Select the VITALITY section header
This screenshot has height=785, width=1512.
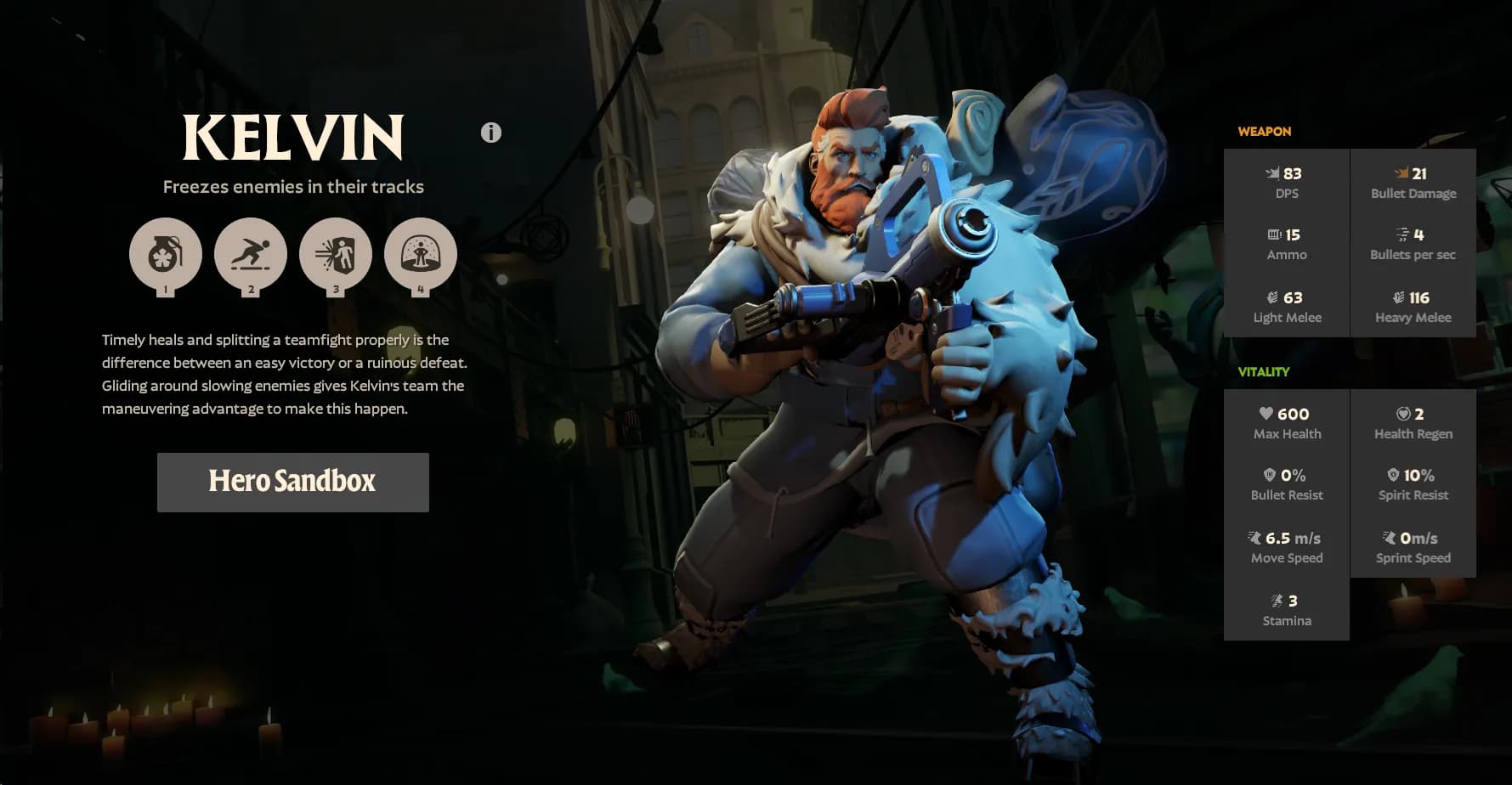(1264, 372)
